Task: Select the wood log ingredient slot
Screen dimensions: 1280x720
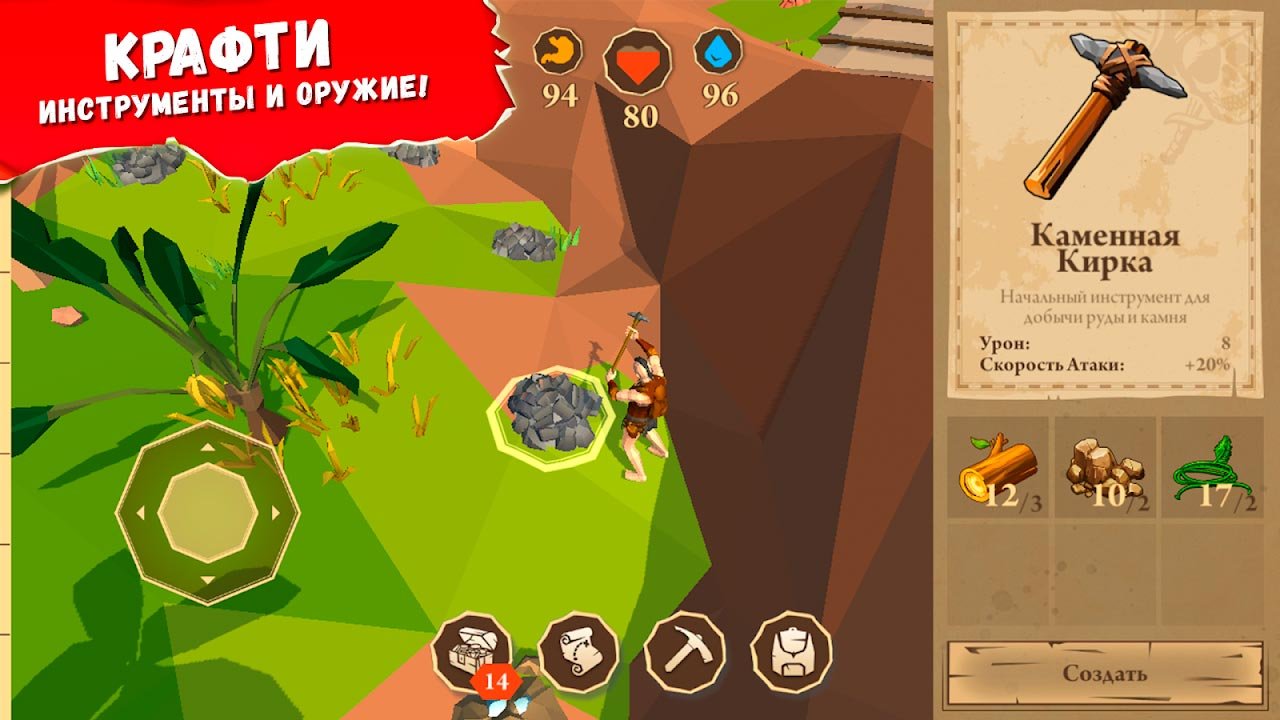Action: [998, 468]
